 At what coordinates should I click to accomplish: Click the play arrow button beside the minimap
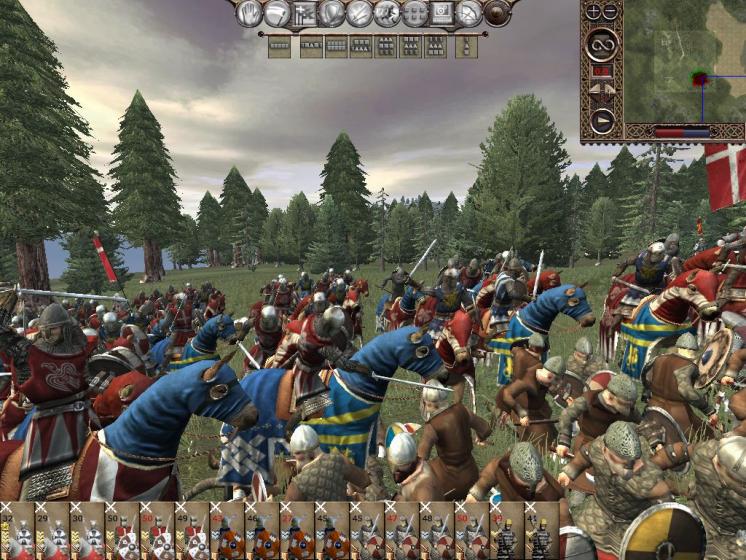(x=601, y=120)
